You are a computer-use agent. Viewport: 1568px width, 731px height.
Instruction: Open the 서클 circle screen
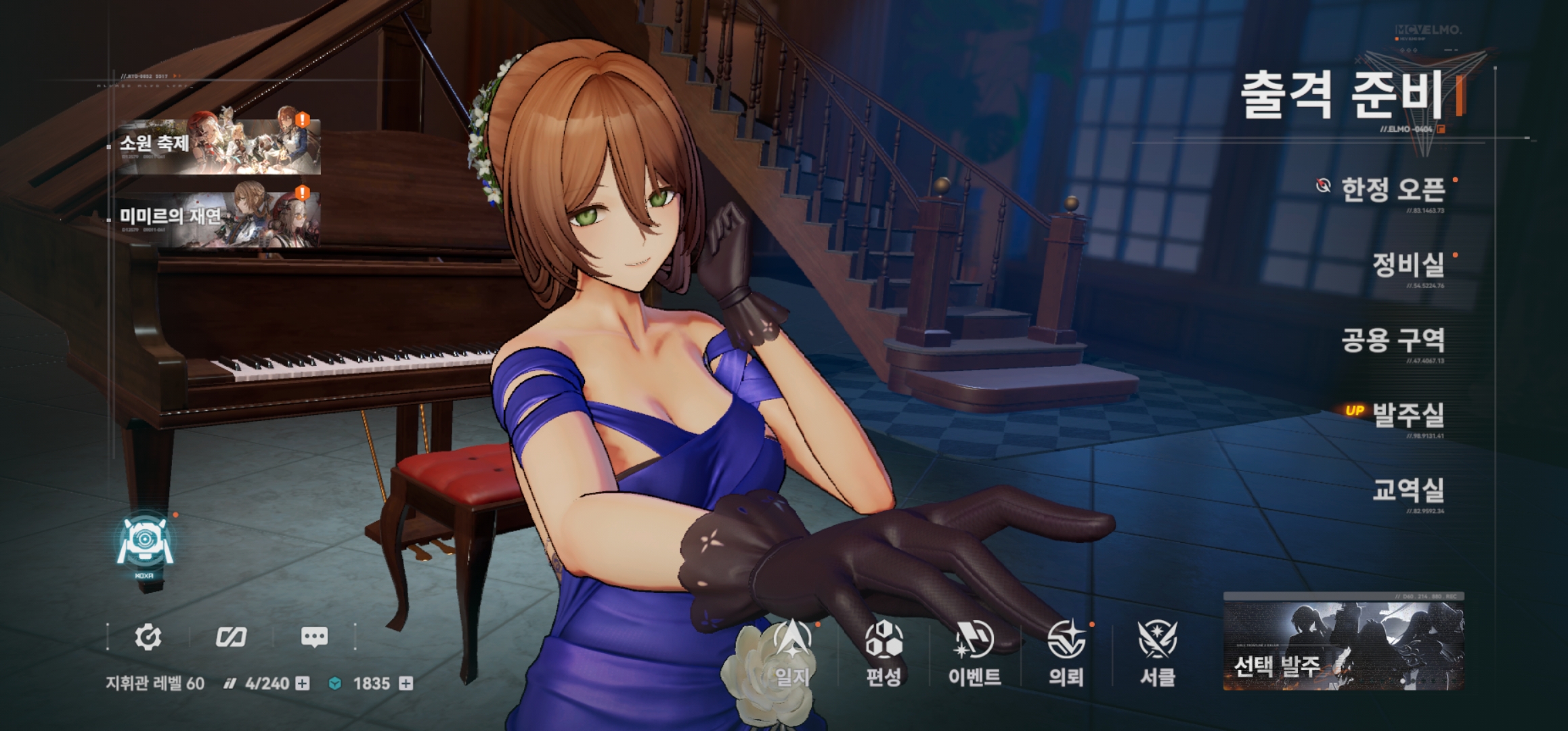(x=1157, y=653)
